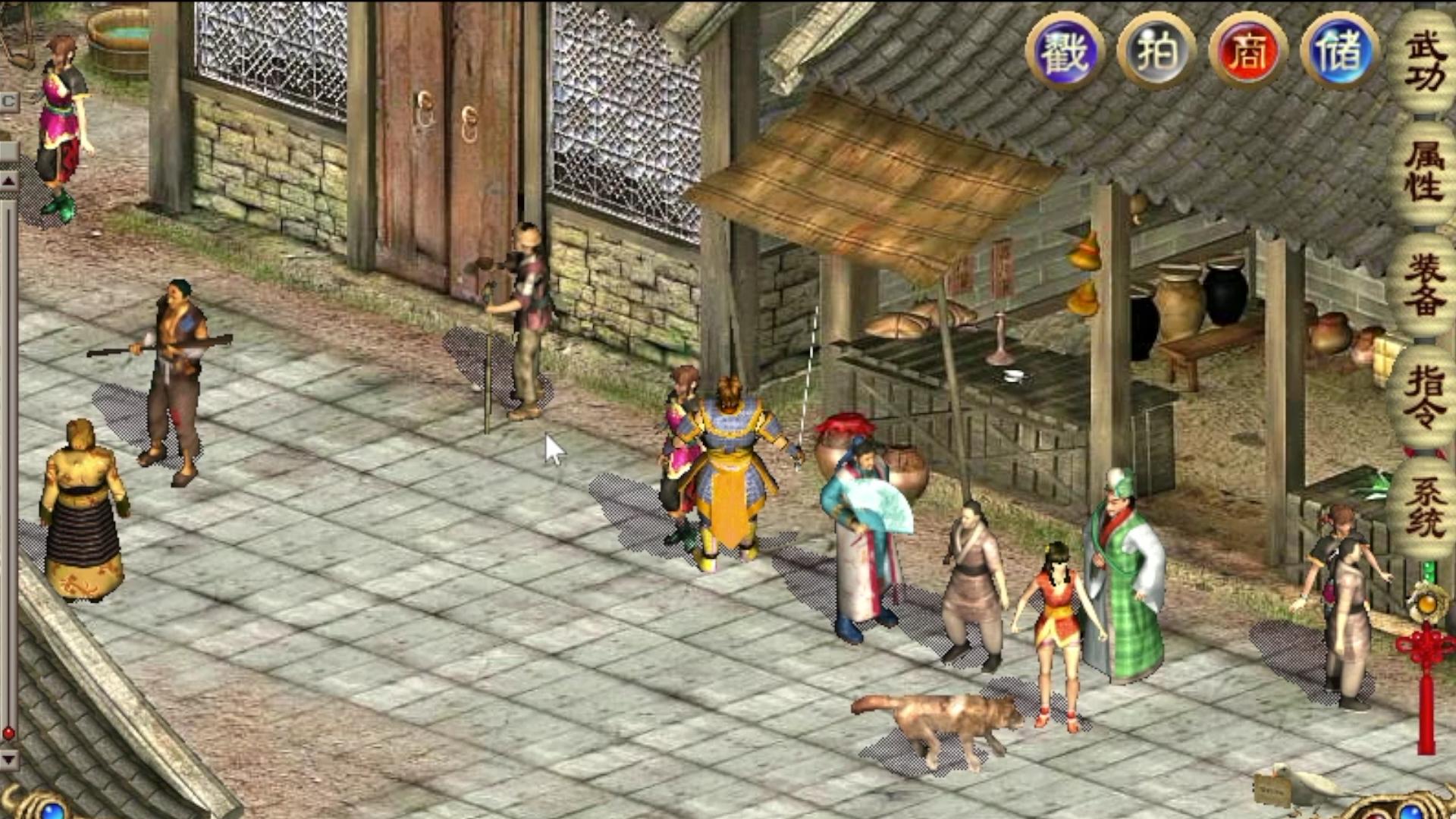Image resolution: width=1456 pixels, height=819 pixels.
Task: Open the 系统 system lantern menu
Action: 1424,507
